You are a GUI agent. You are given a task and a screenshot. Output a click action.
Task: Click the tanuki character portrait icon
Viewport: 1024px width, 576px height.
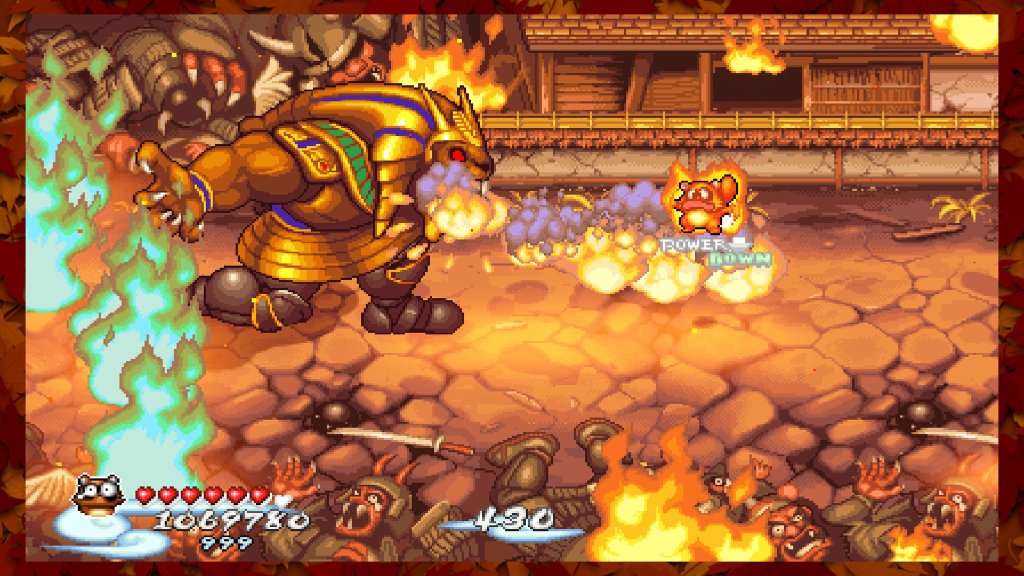point(99,495)
